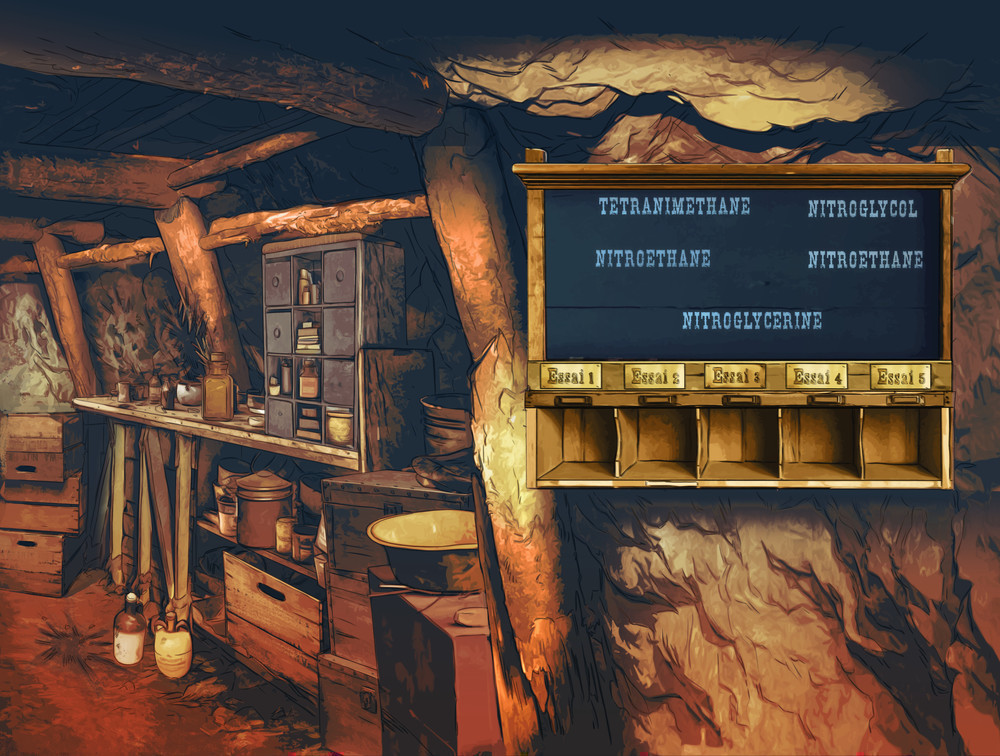The width and height of the screenshot is (1000, 756).
Task: Select the TETRANIMETHANE word on the board
Action: pos(674,207)
